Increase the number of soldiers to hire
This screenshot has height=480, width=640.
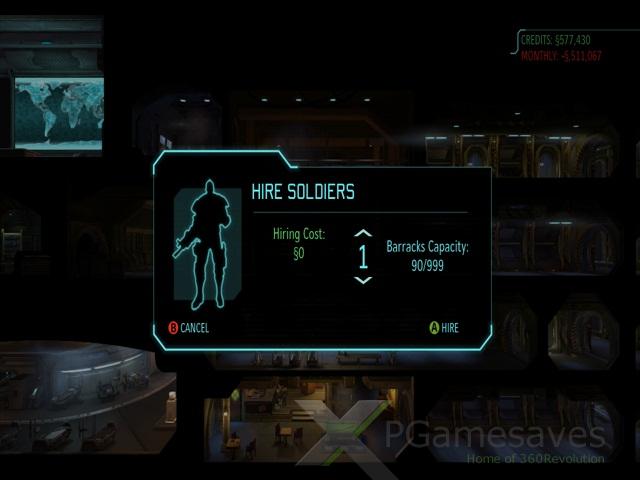coord(363,234)
